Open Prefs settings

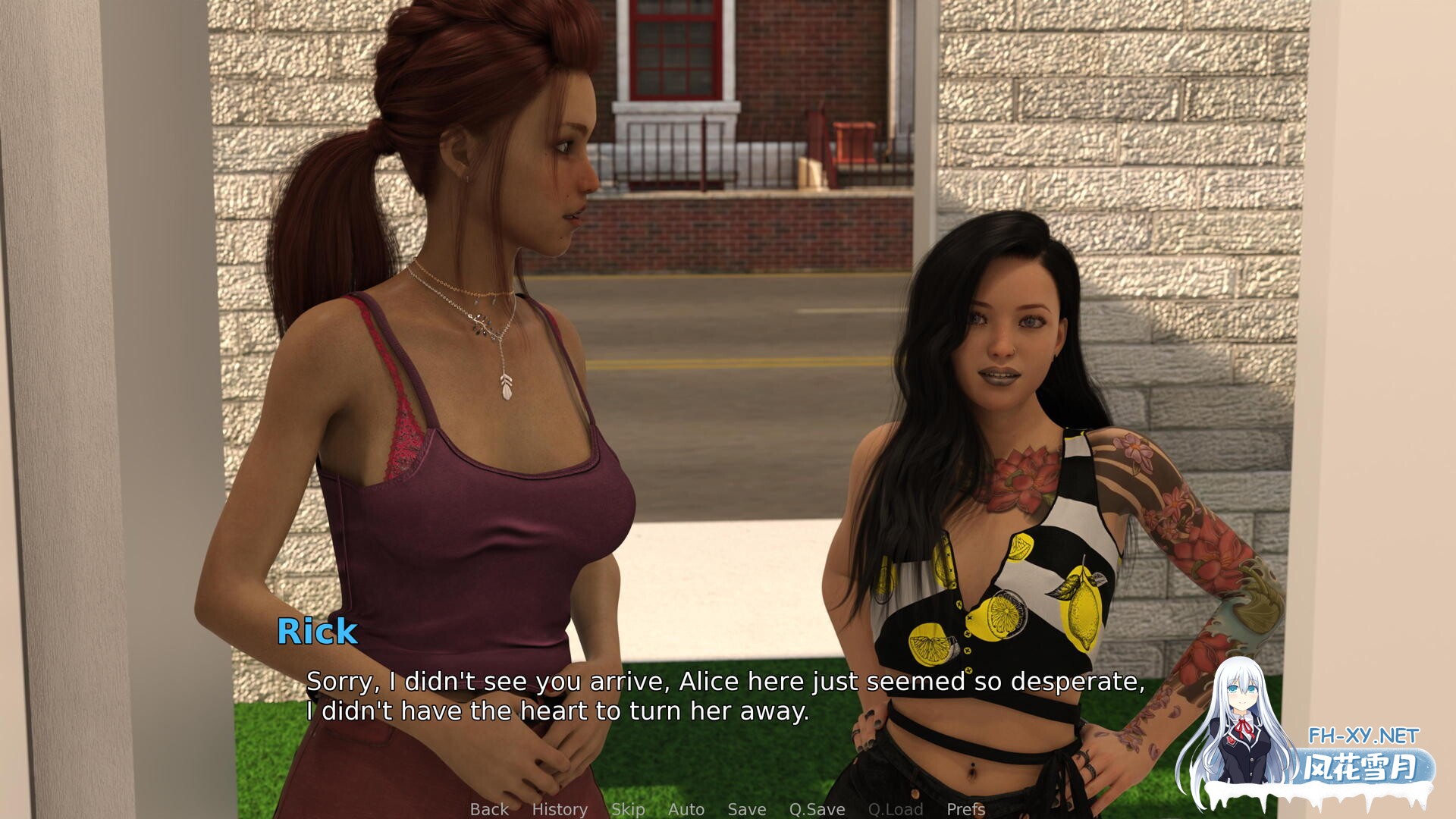(966, 809)
